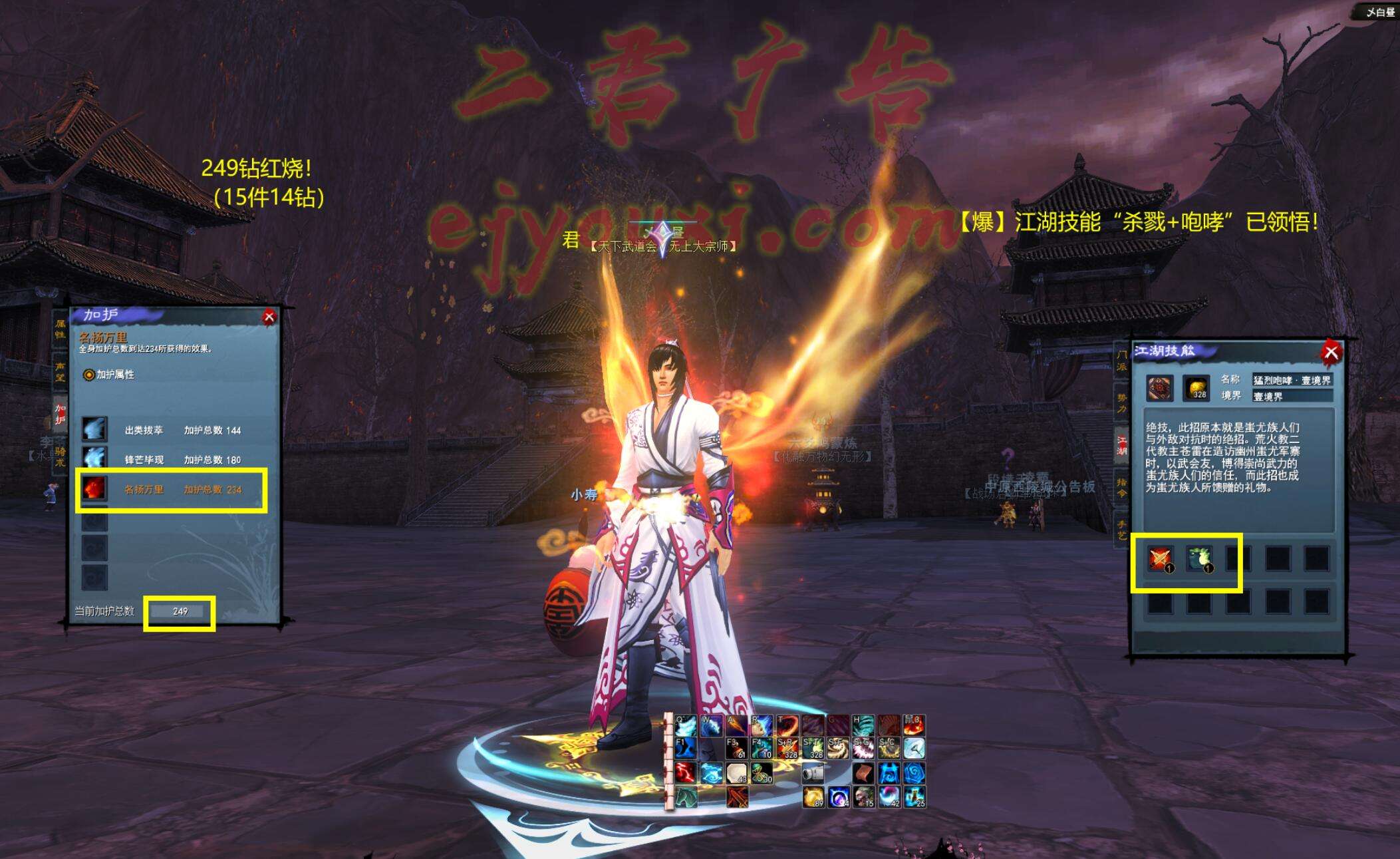
Task: Use the white scroll item with 43 count
Action: [736, 773]
